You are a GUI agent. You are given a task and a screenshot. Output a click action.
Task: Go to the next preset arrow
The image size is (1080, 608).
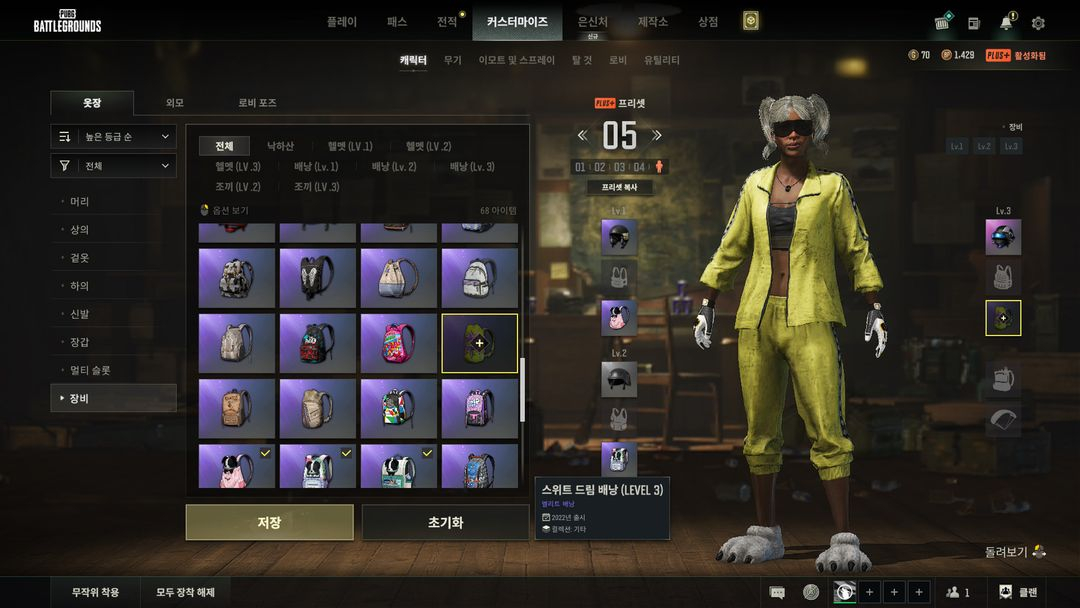657,136
